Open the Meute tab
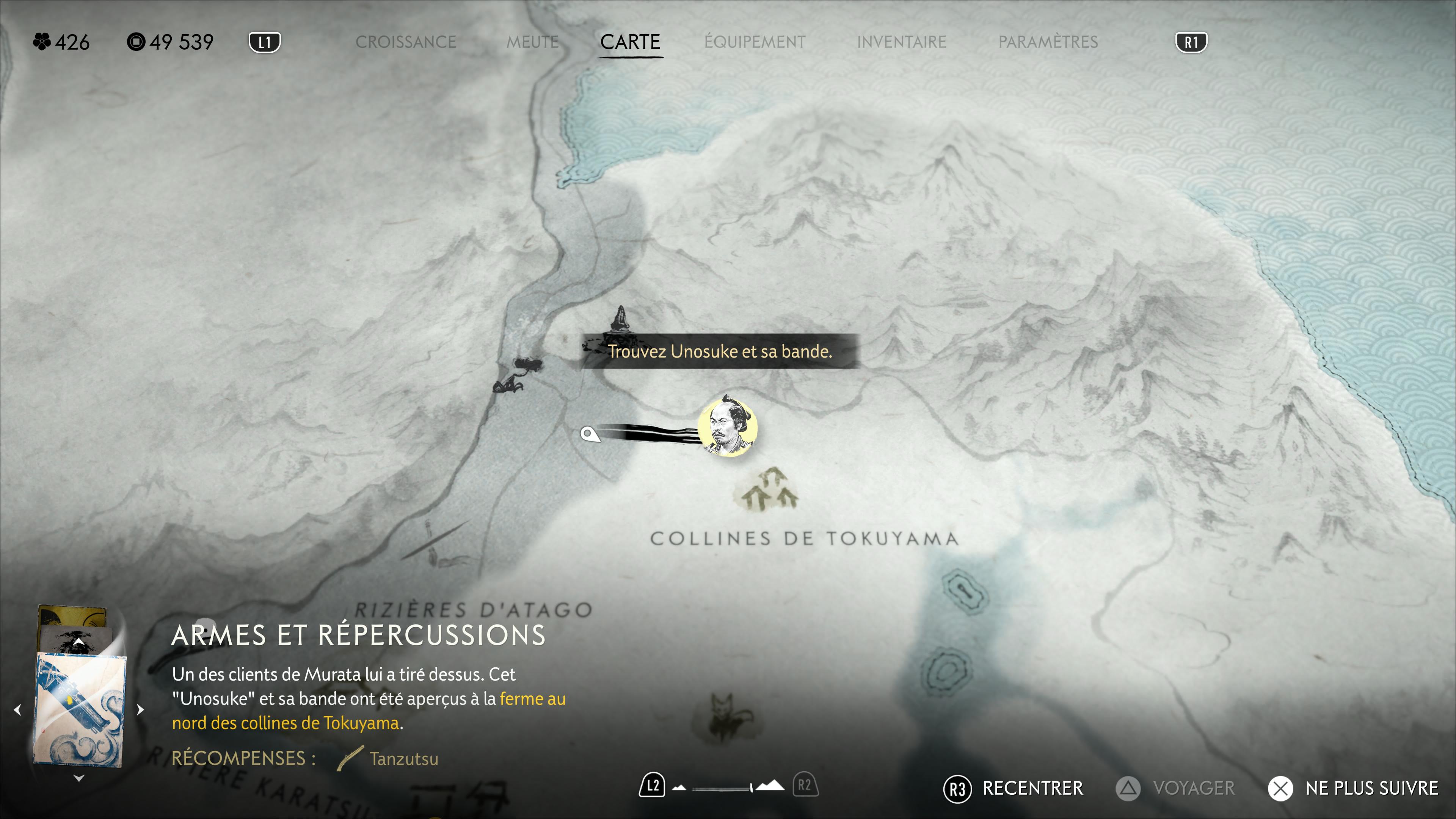Screen dimensions: 1456x819 click(532, 42)
